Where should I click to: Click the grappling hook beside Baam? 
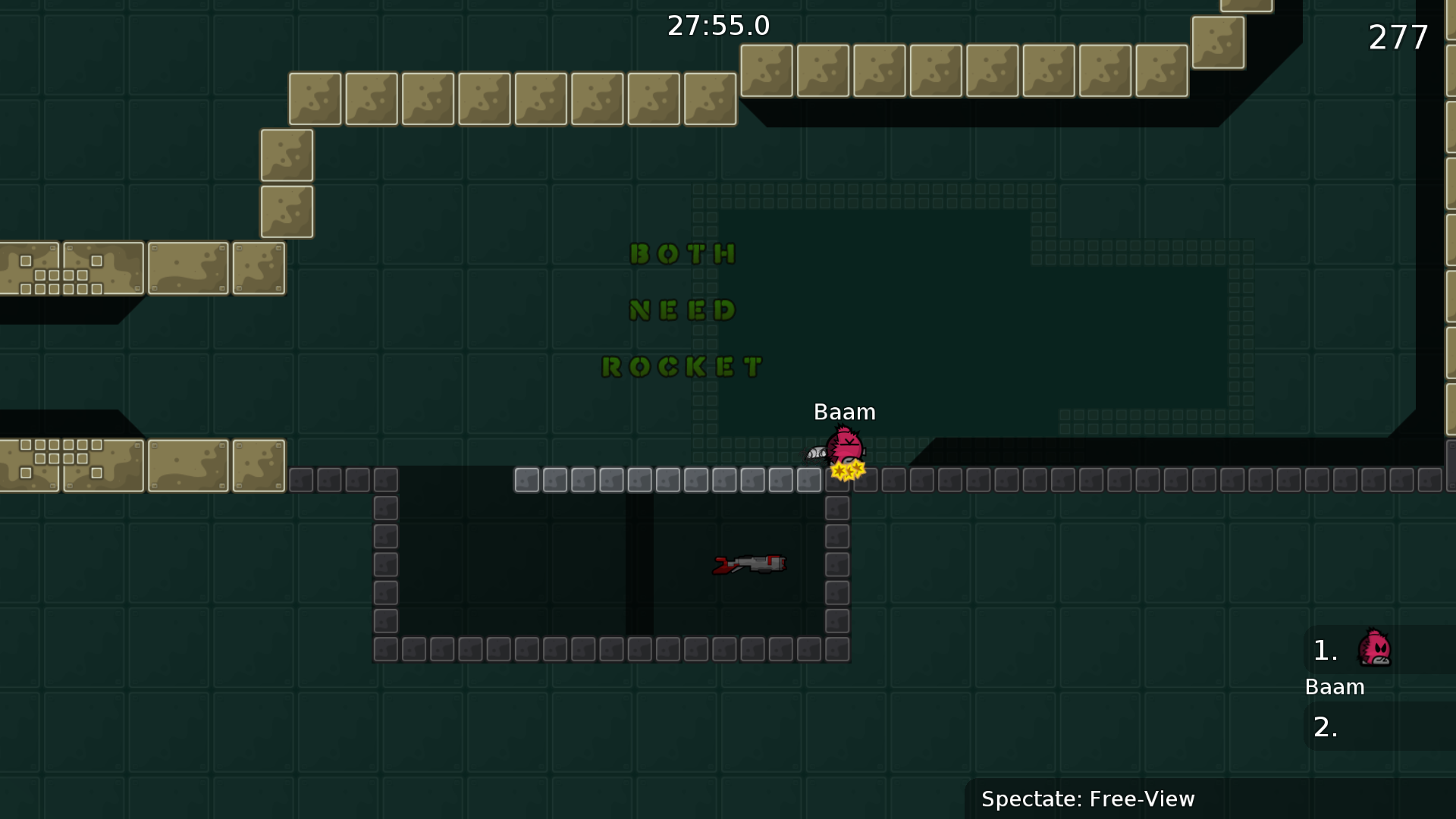coord(817,453)
